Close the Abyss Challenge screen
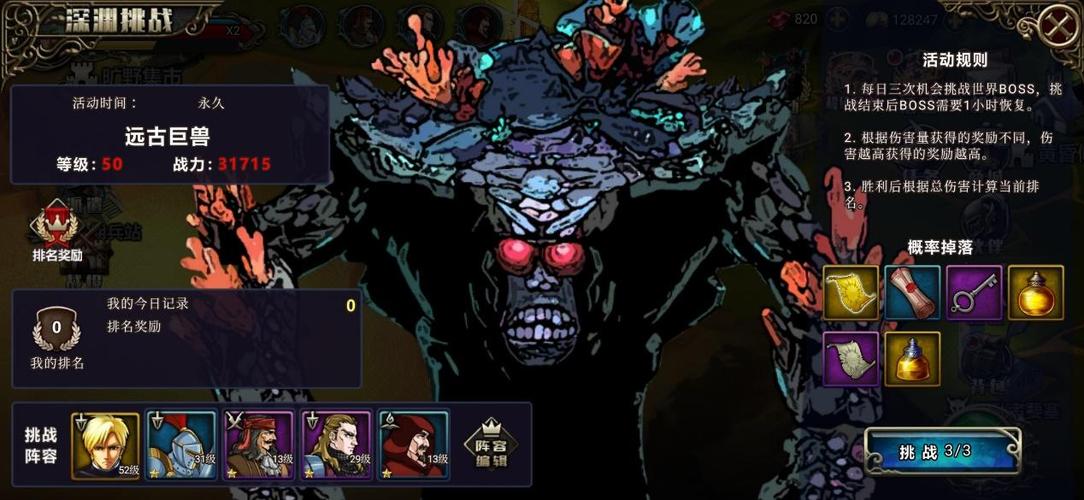The height and width of the screenshot is (500, 1084). (1057, 25)
